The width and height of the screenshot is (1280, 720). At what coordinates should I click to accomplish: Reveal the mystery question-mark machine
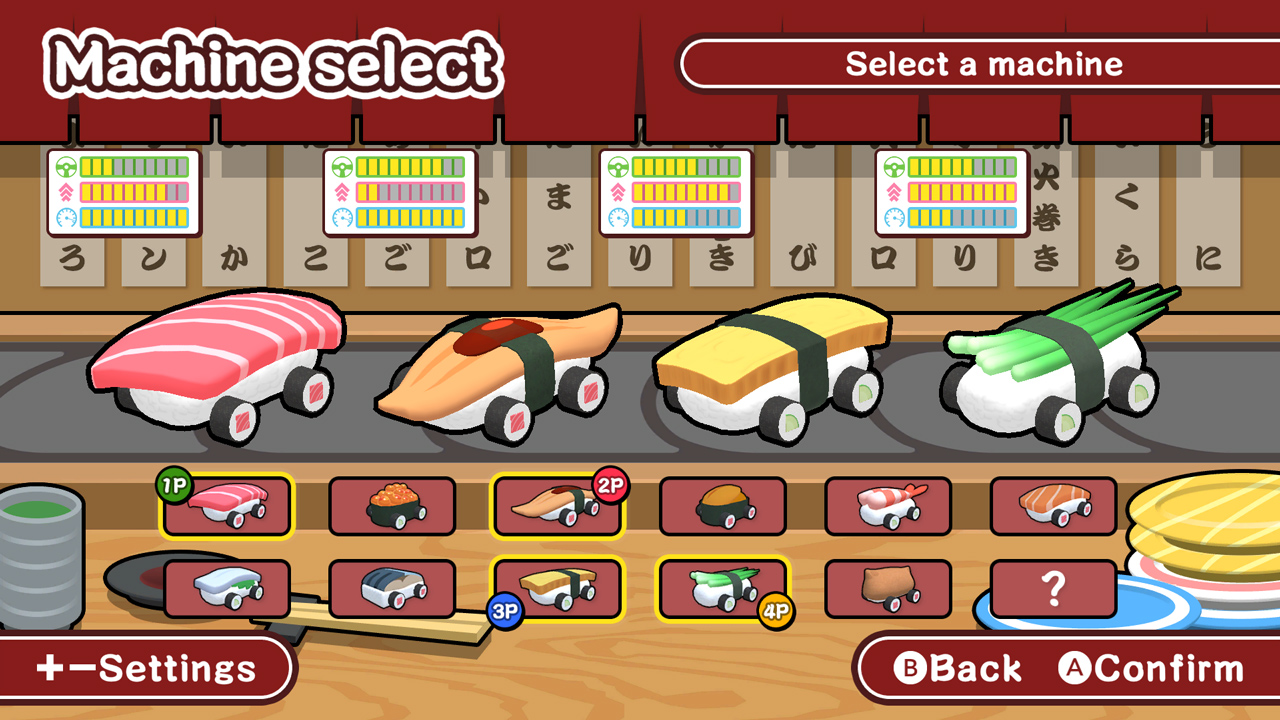click(1052, 588)
